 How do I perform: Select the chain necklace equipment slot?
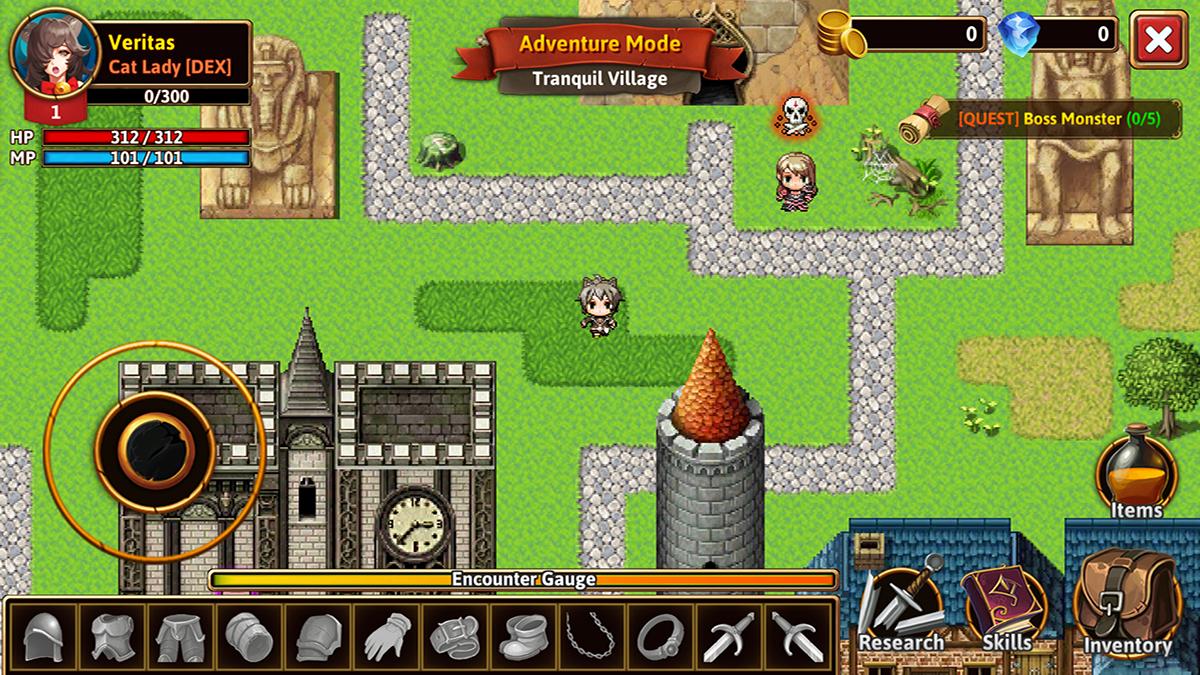592,635
